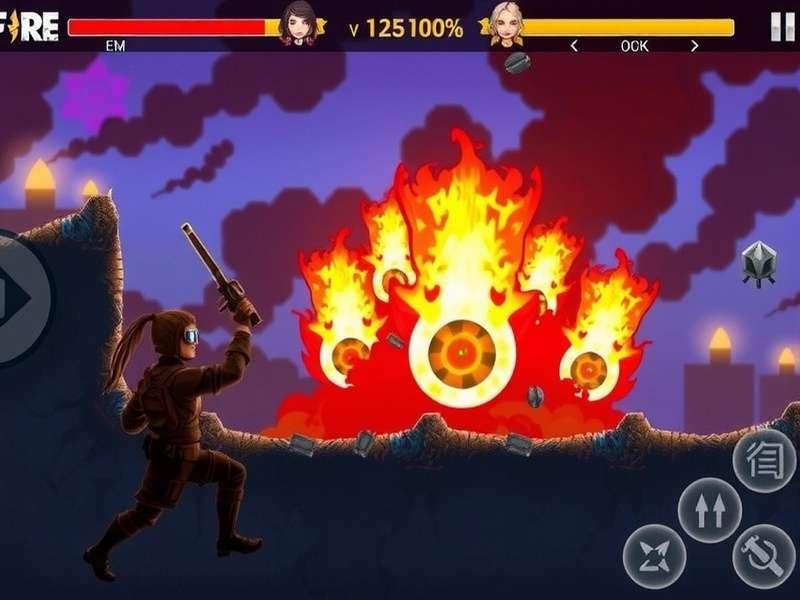This screenshot has height=600, width=800.
Task: Click the left chevron under the yellow bar
Action: coord(574,46)
